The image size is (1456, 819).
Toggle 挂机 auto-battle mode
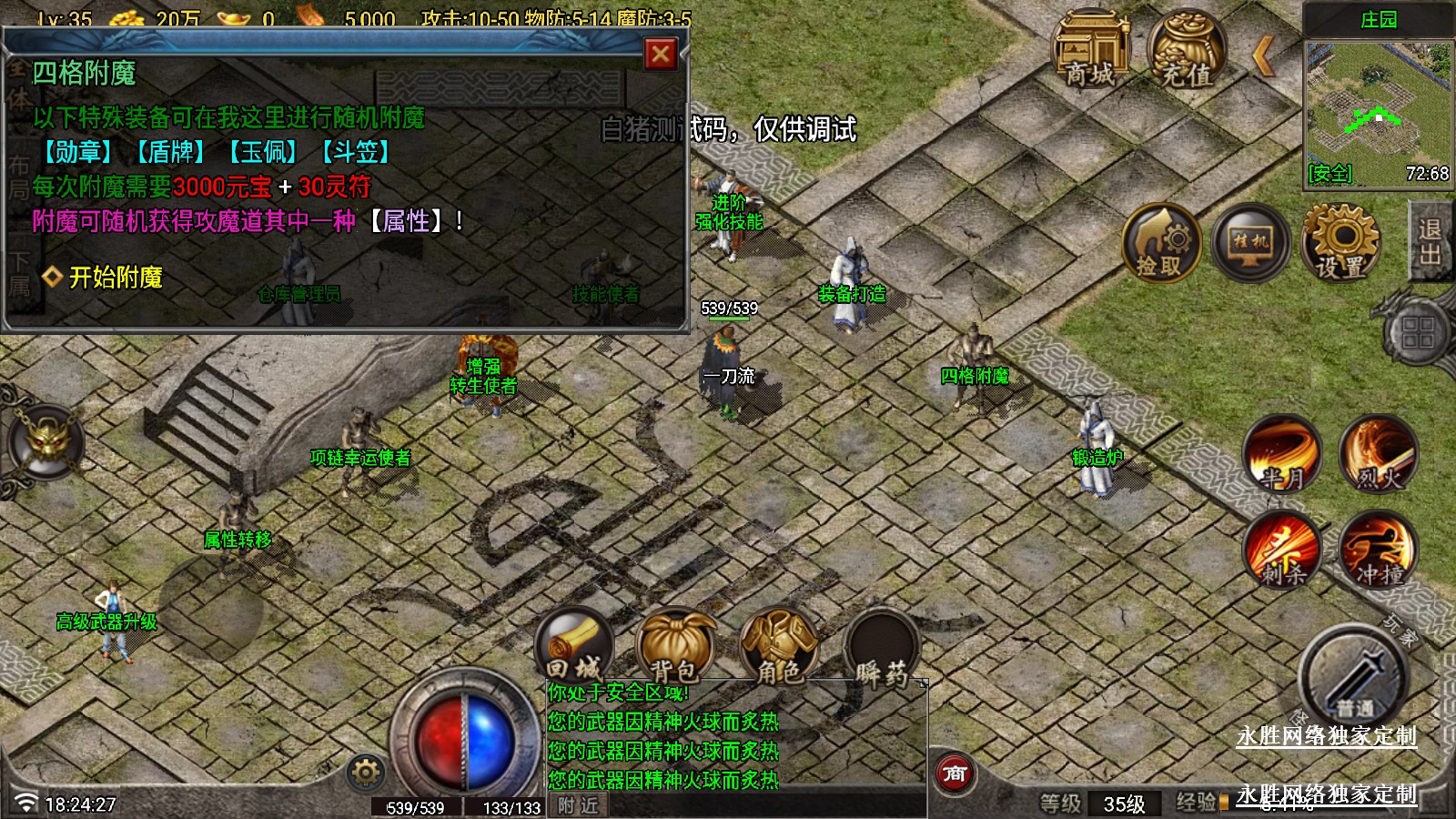(1250, 242)
